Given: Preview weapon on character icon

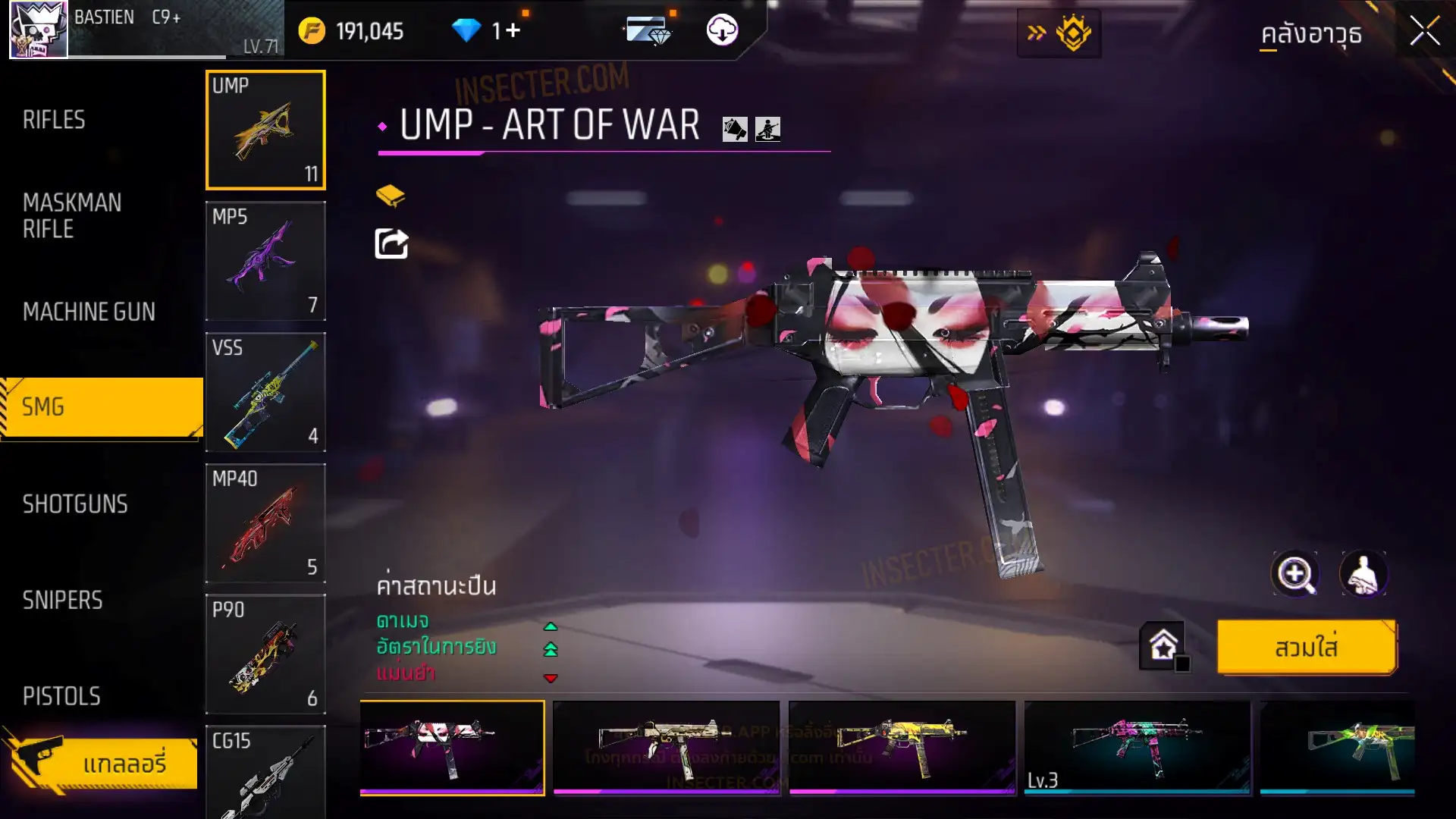Looking at the screenshot, I should pos(1363,574).
